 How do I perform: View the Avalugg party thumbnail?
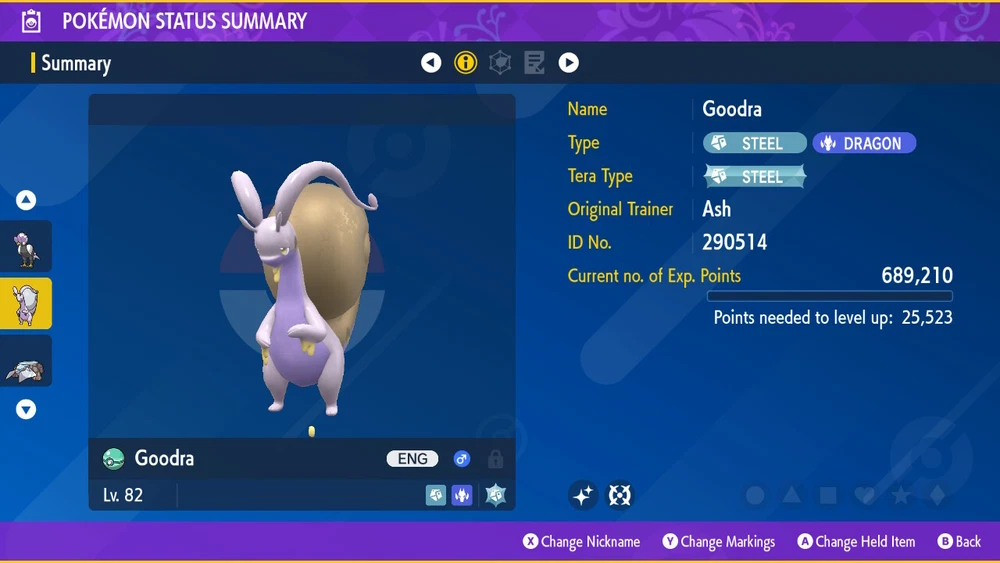(x=26, y=364)
